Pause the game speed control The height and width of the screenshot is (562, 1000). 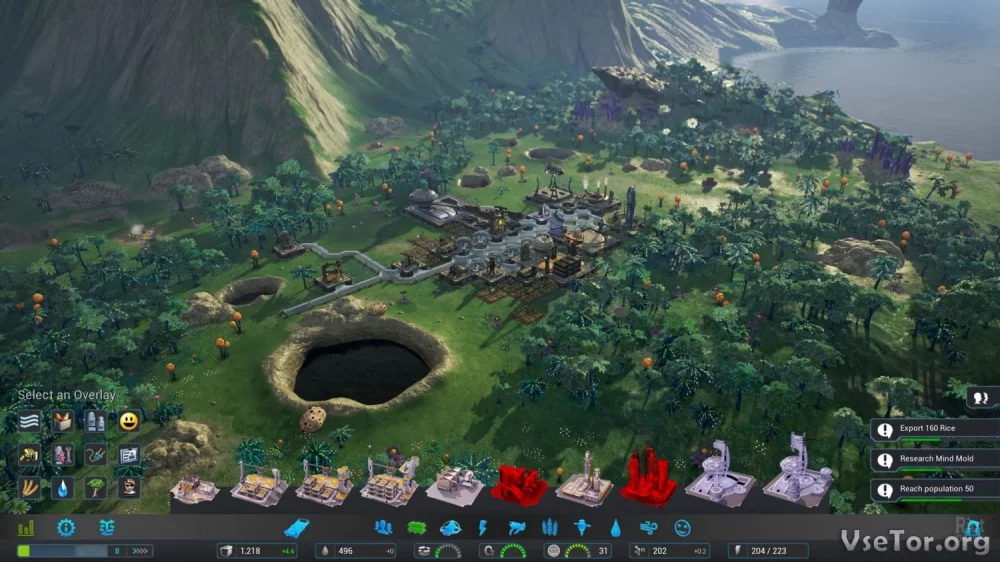(117, 550)
